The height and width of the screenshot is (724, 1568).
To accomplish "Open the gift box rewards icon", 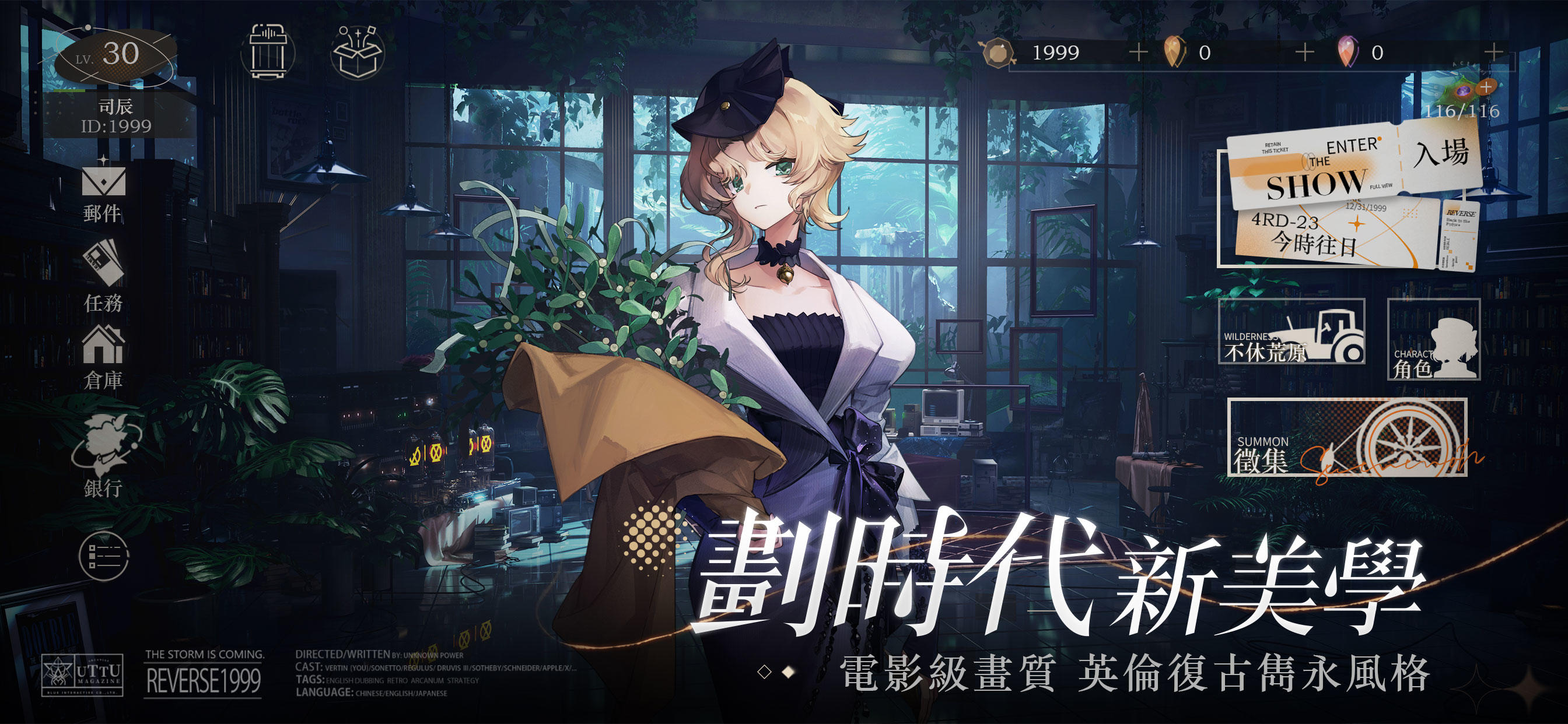I will [359, 52].
